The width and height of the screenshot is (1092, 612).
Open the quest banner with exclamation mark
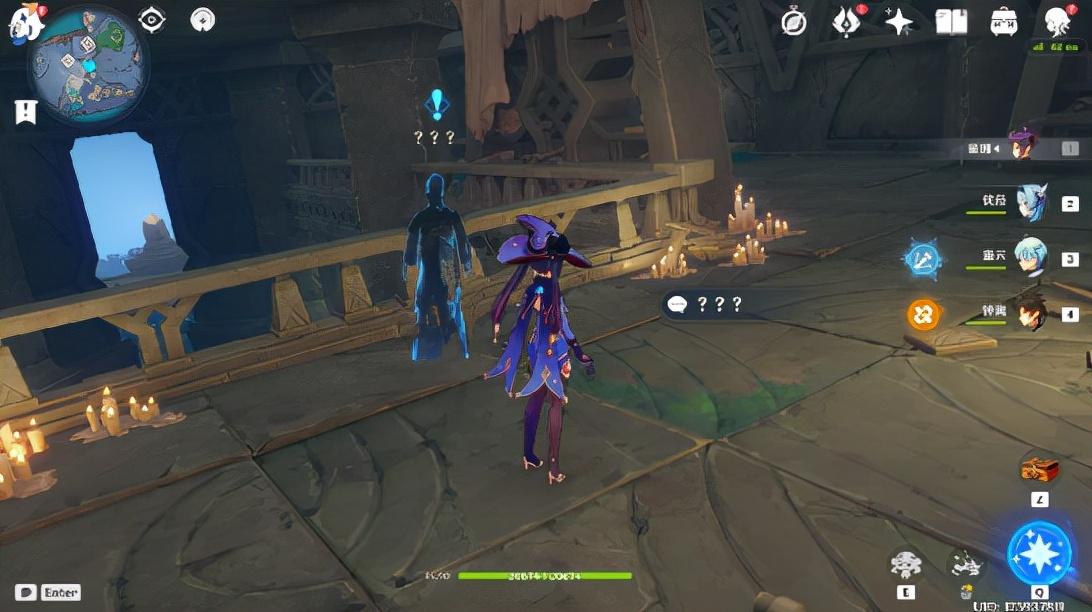click(x=25, y=112)
